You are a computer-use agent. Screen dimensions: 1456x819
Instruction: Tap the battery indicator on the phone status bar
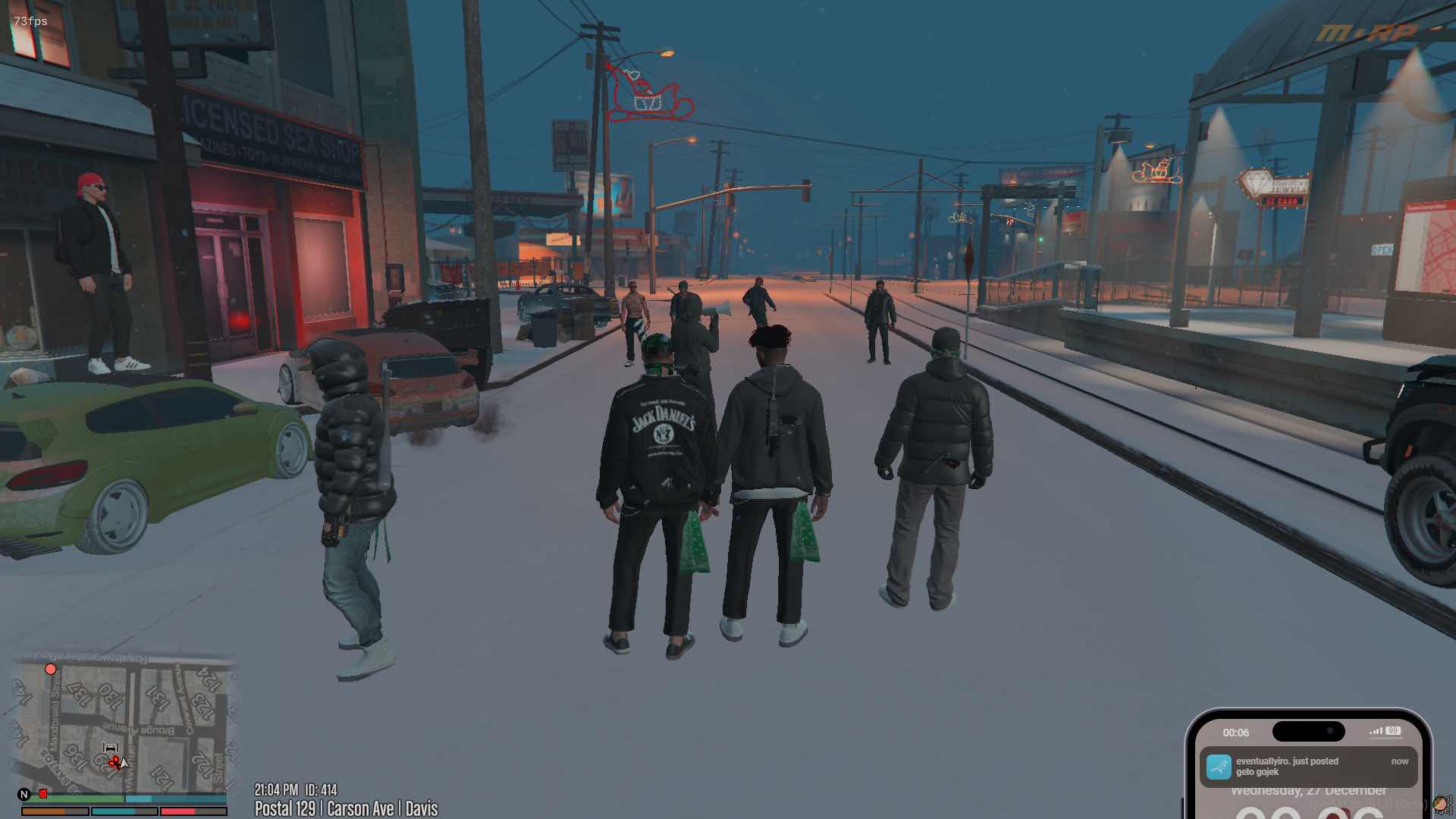pos(1393,731)
